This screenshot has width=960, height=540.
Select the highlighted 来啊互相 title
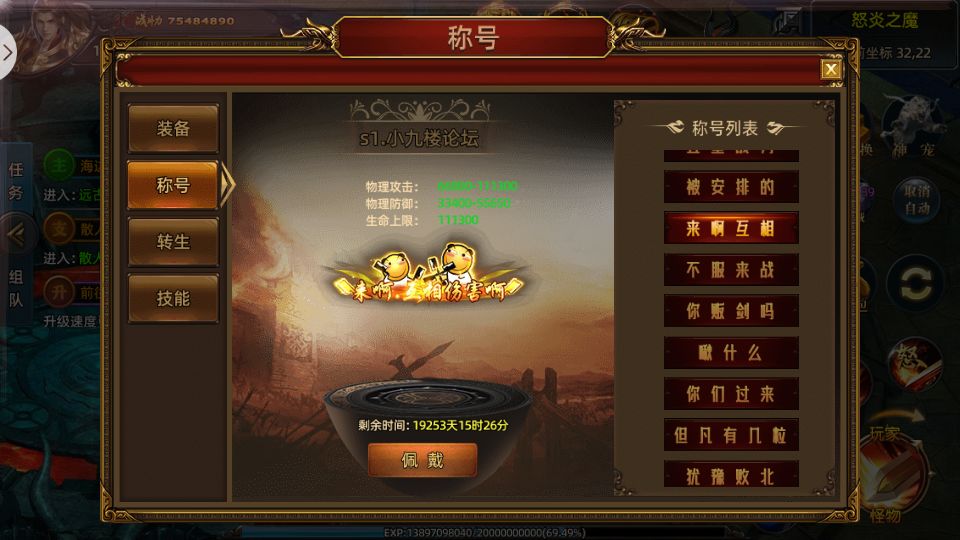click(731, 228)
